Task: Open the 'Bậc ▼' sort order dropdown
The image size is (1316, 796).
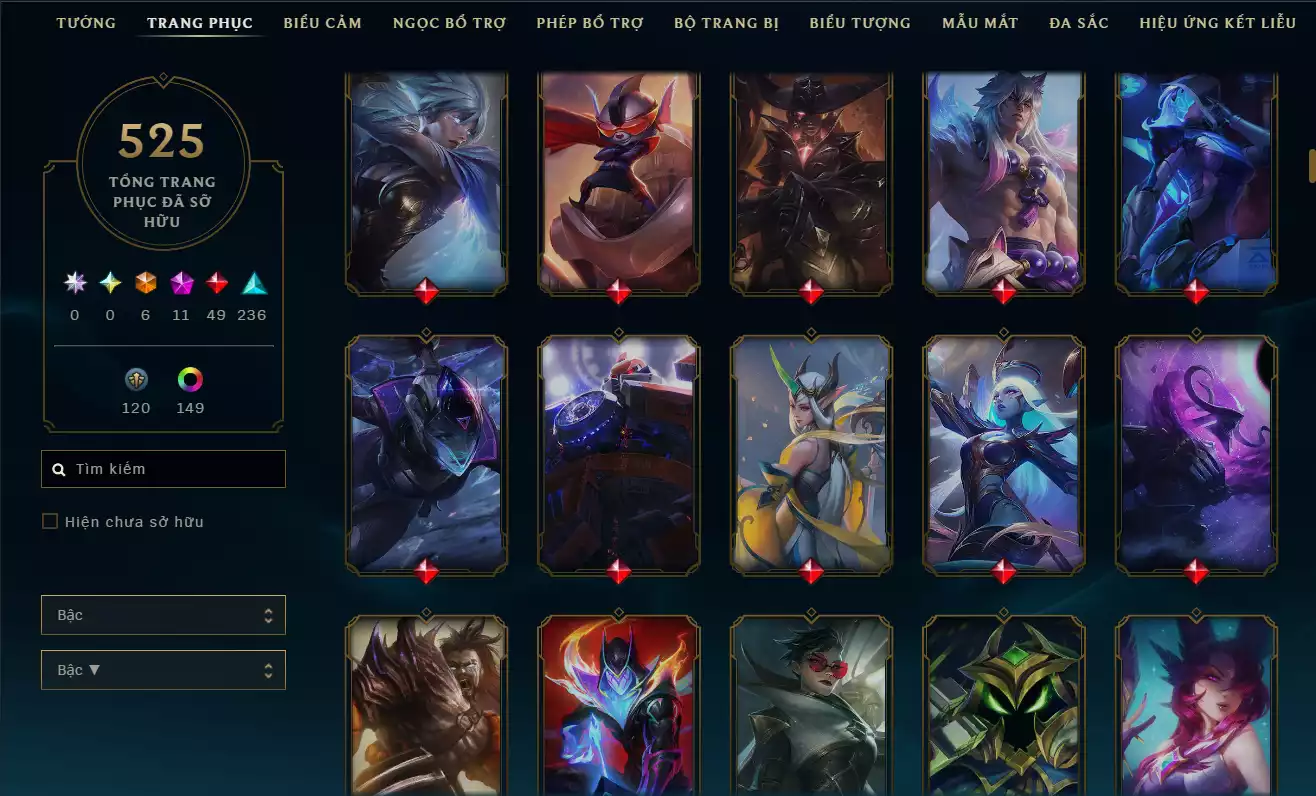Action: click(x=163, y=670)
